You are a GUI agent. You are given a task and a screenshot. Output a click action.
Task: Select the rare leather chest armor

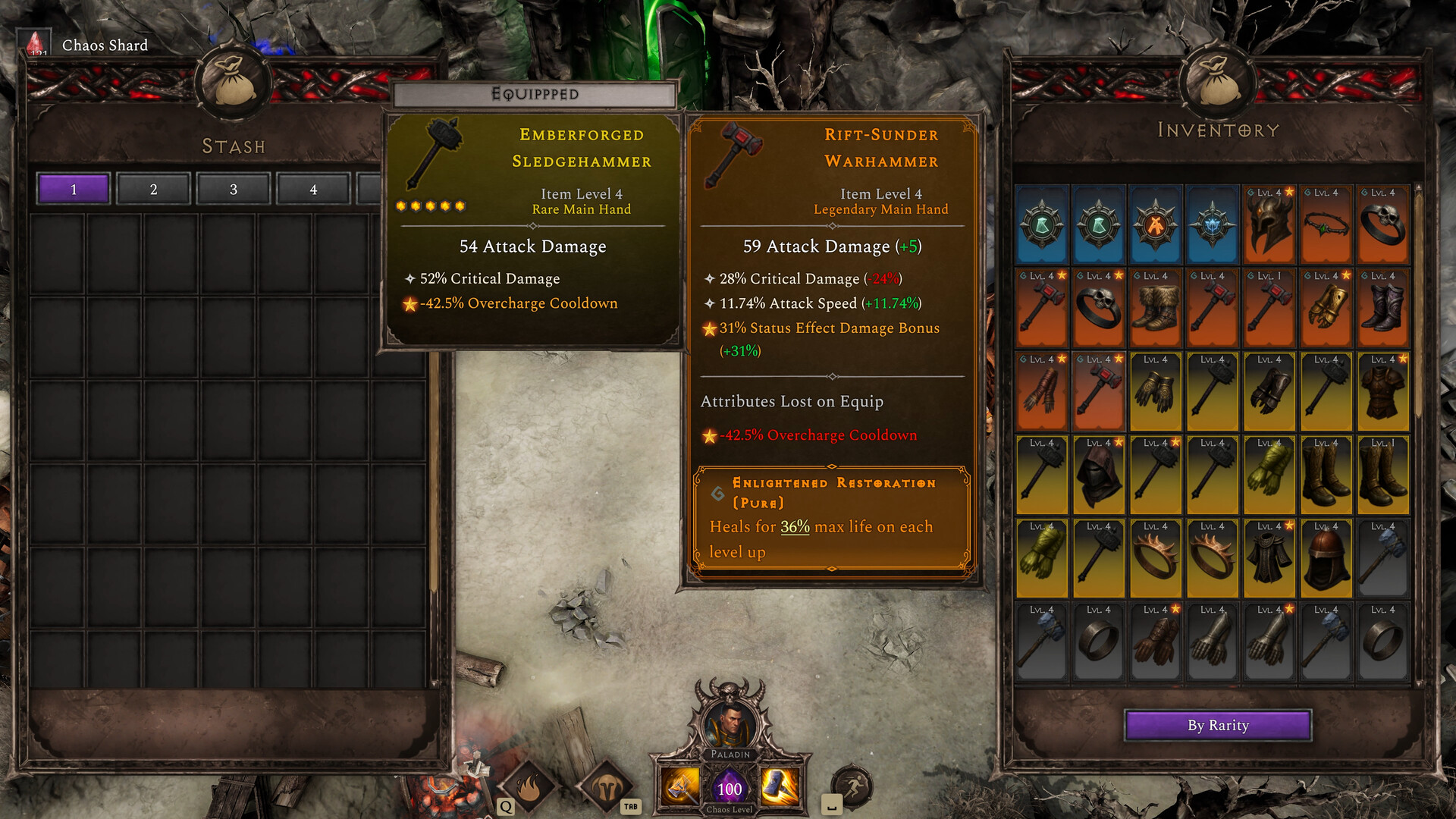[1382, 393]
